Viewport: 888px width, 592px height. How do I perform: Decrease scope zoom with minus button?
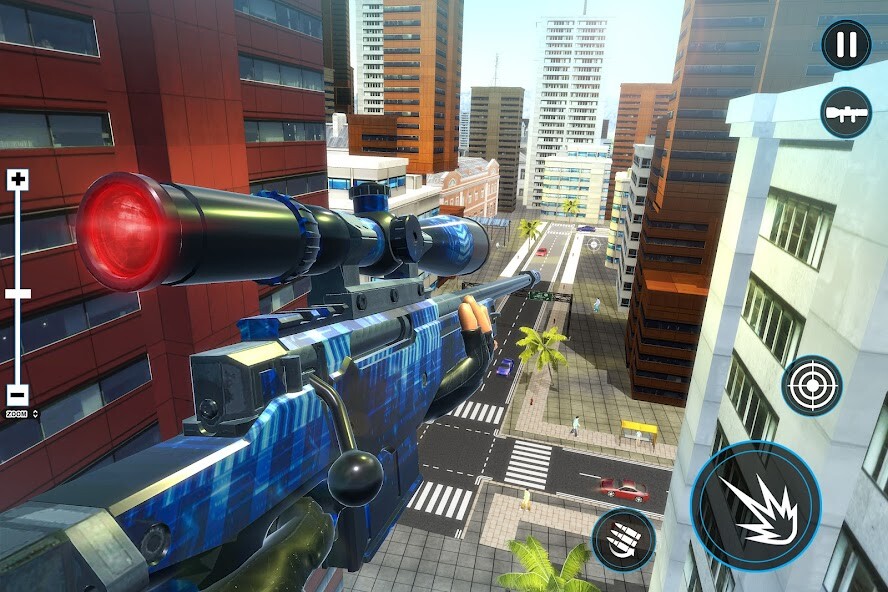[x=18, y=395]
